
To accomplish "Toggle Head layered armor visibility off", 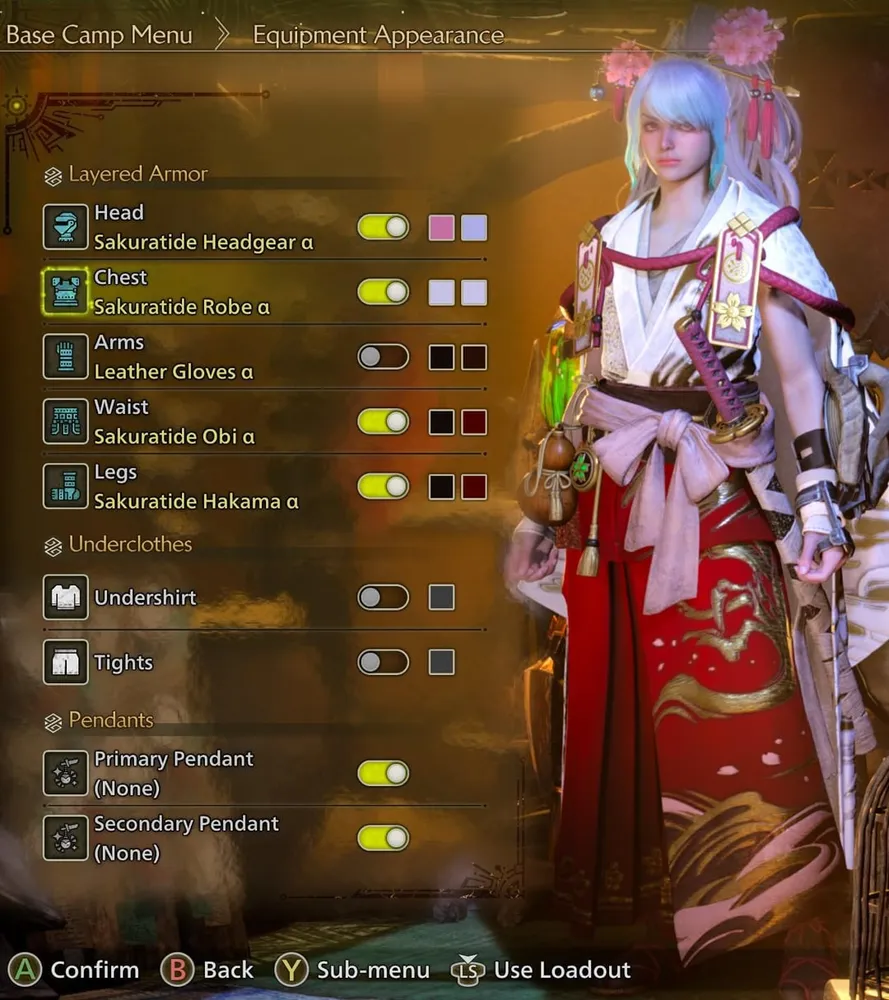I will (383, 227).
